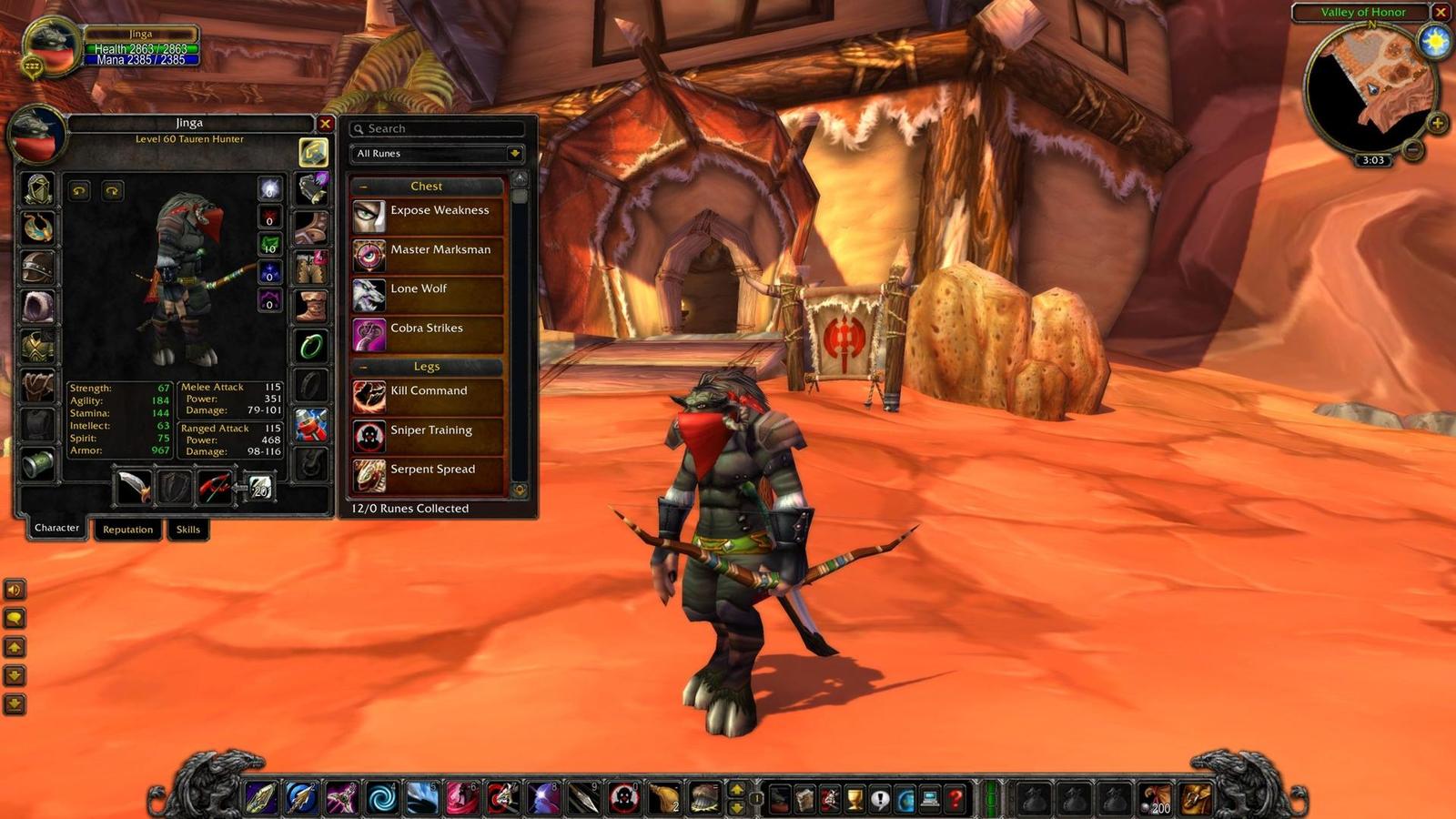
Task: Collapse the Chest runes category
Action: coord(363,186)
